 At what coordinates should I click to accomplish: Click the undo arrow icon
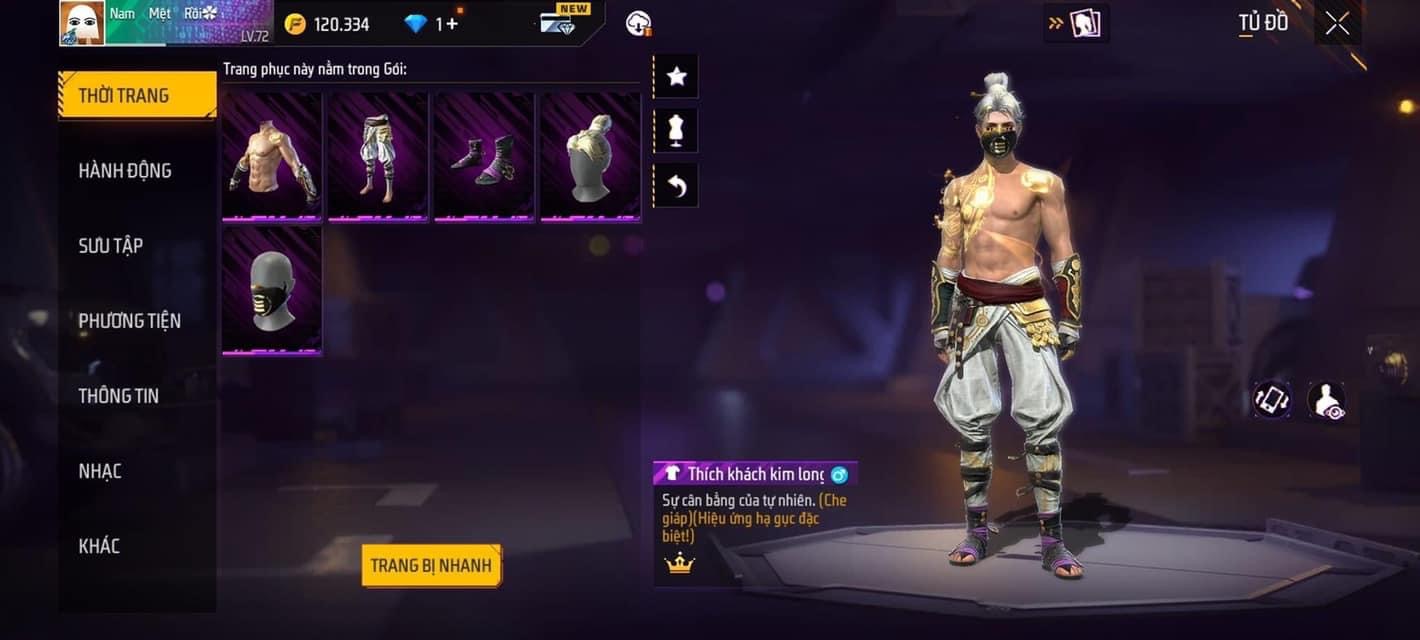[677, 186]
